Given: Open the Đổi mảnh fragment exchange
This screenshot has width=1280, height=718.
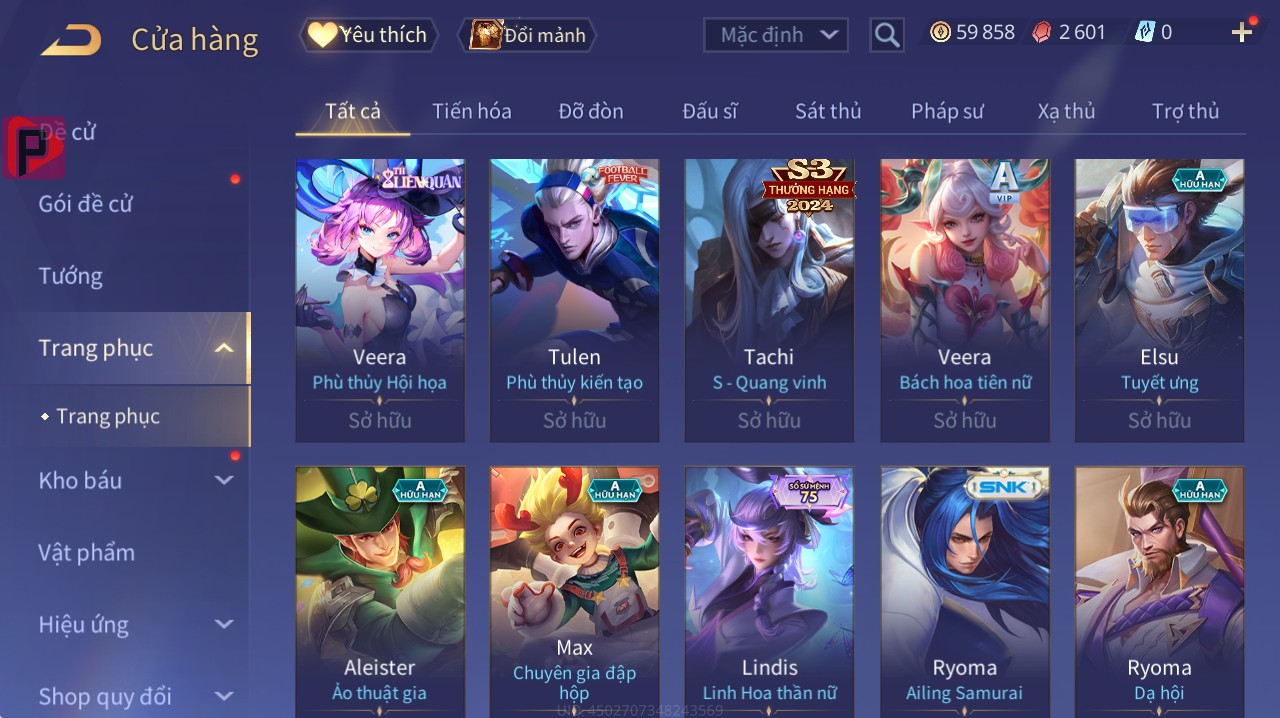Looking at the screenshot, I should 527,35.
